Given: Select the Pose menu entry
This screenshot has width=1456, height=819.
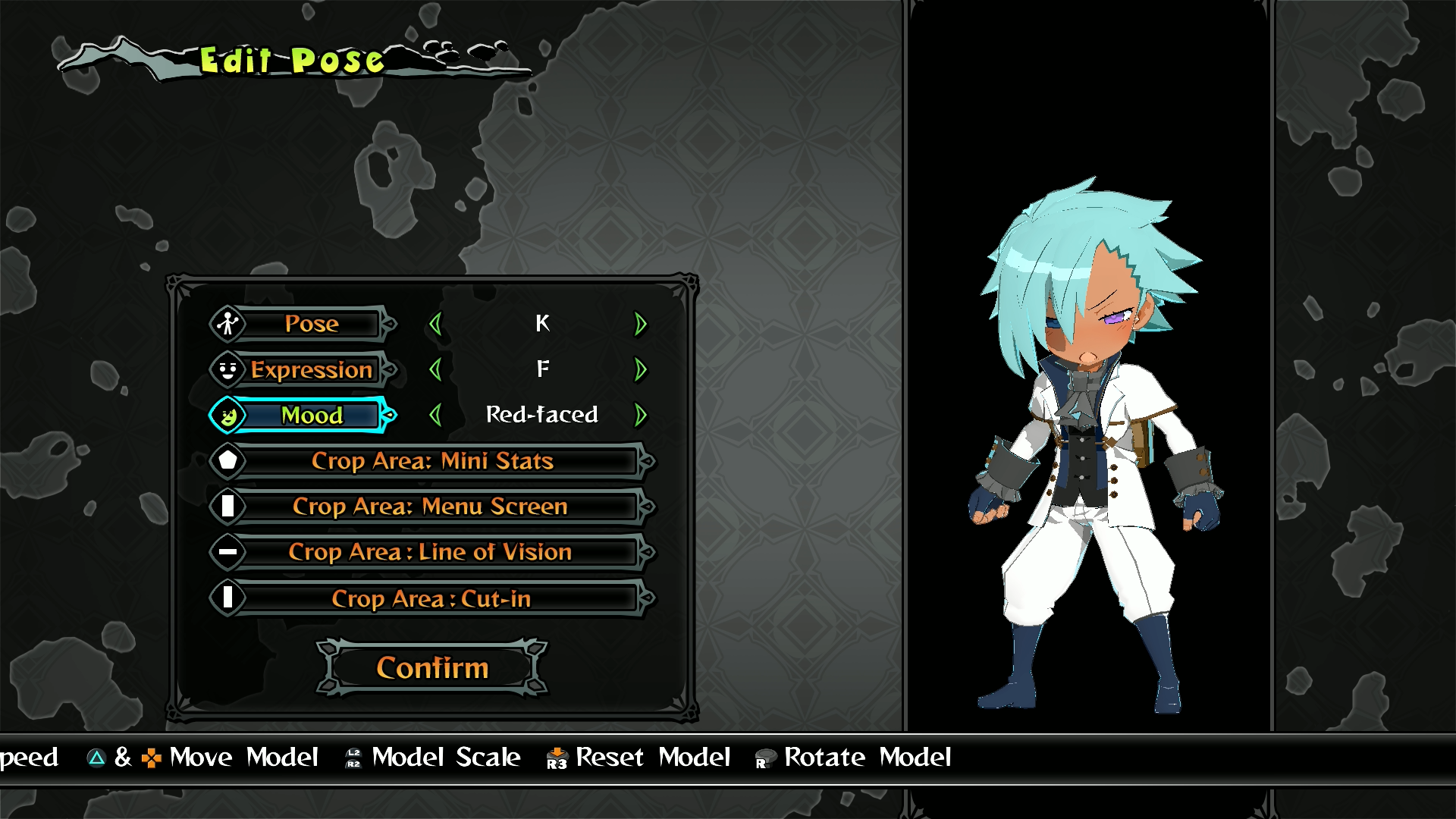Looking at the screenshot, I should point(311,325).
